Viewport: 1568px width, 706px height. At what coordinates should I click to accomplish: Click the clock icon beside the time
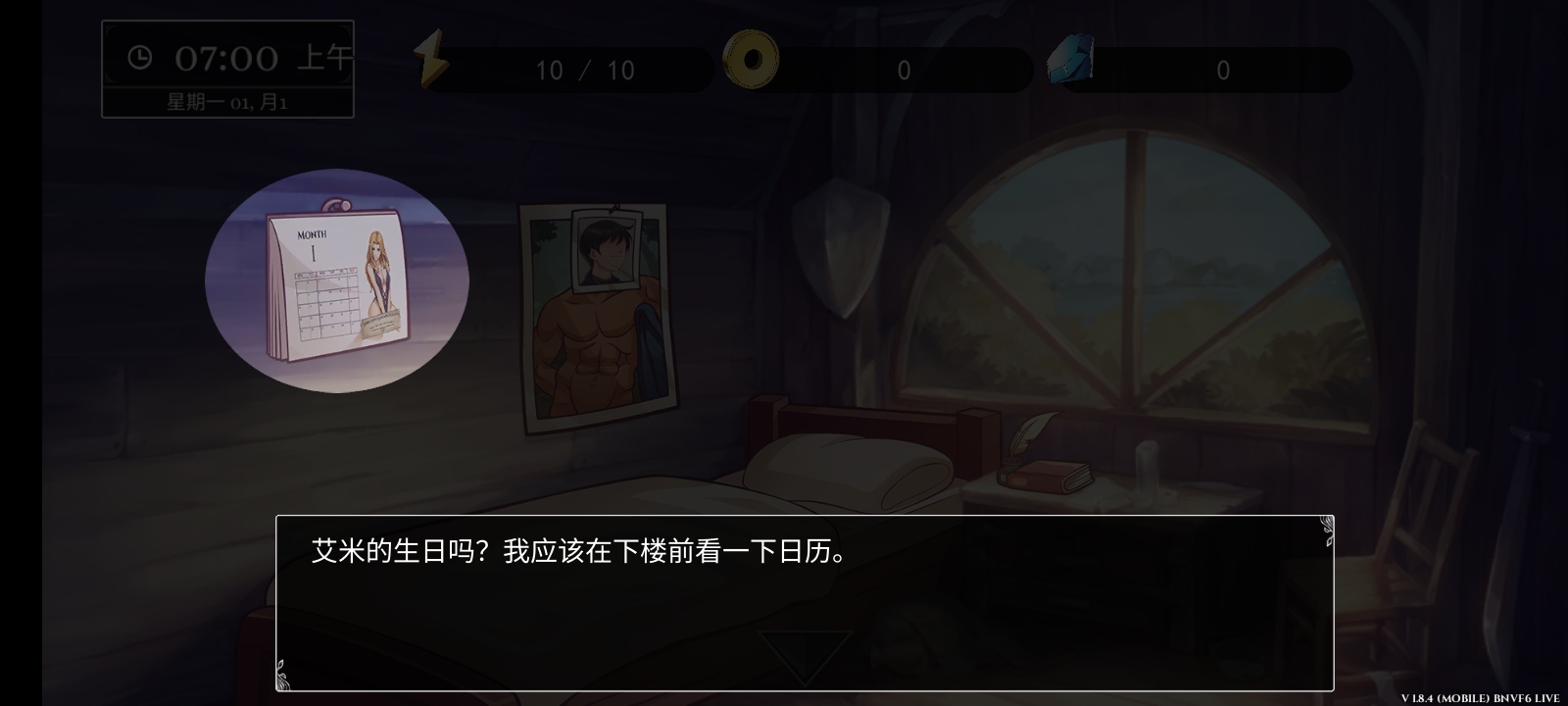pos(137,57)
